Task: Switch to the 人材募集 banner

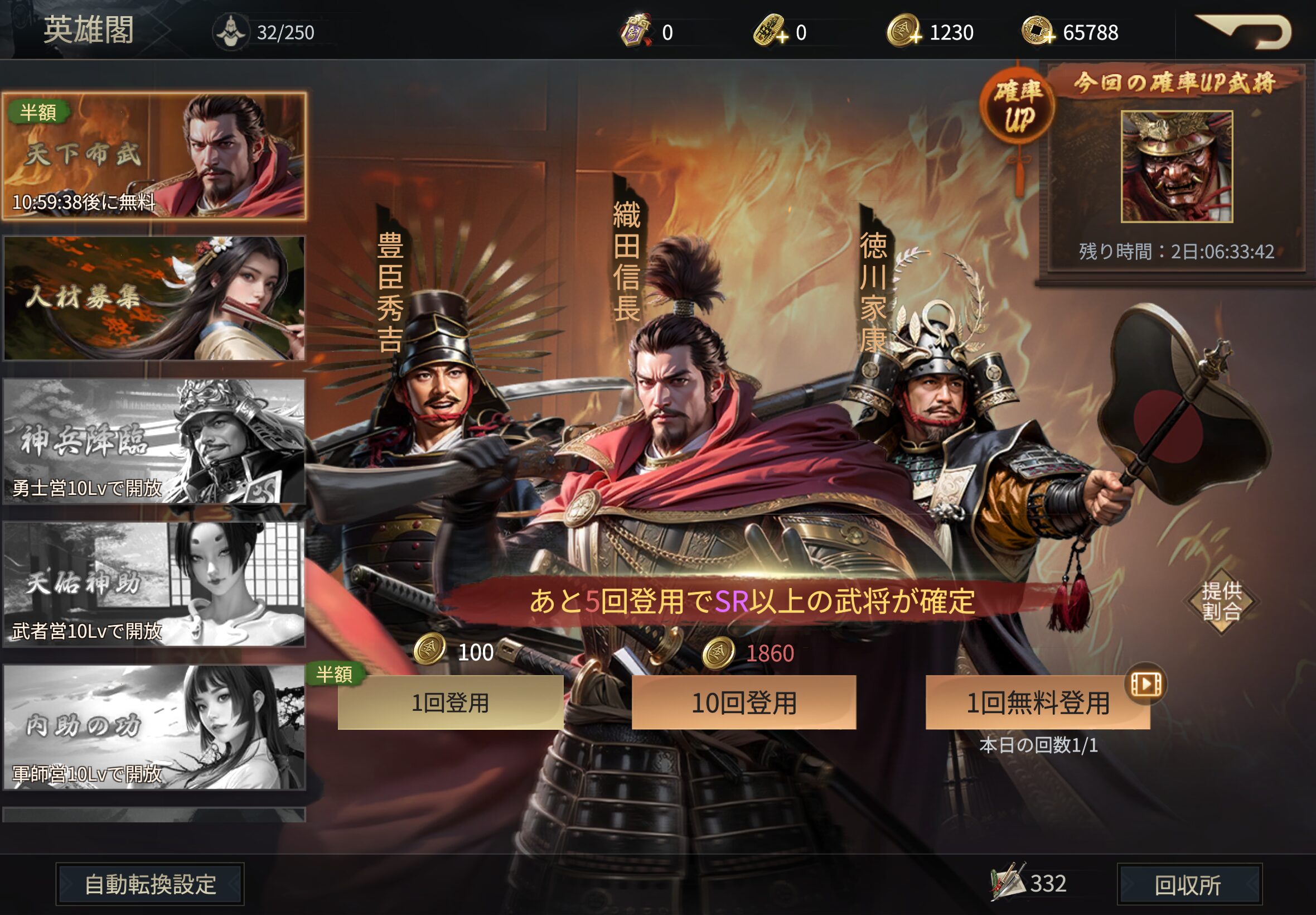Action: [154, 298]
